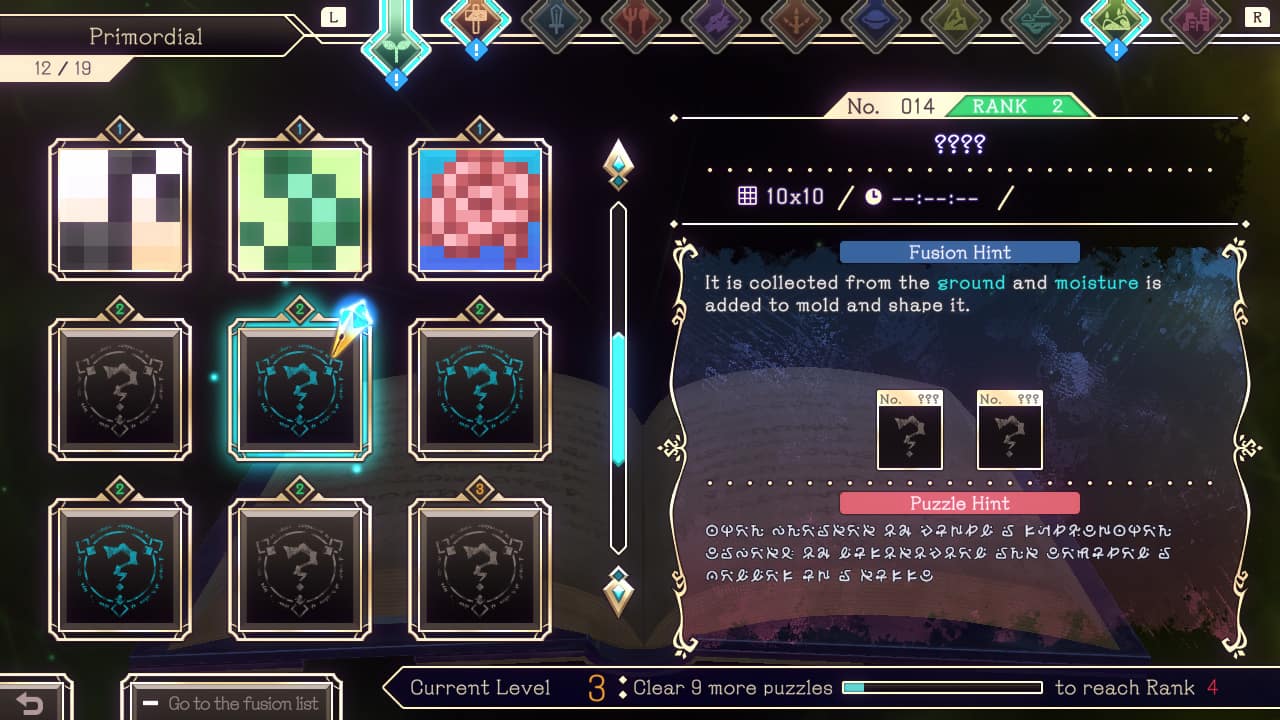Expand the first unknown fusion ingredient No. ???

click(909, 430)
